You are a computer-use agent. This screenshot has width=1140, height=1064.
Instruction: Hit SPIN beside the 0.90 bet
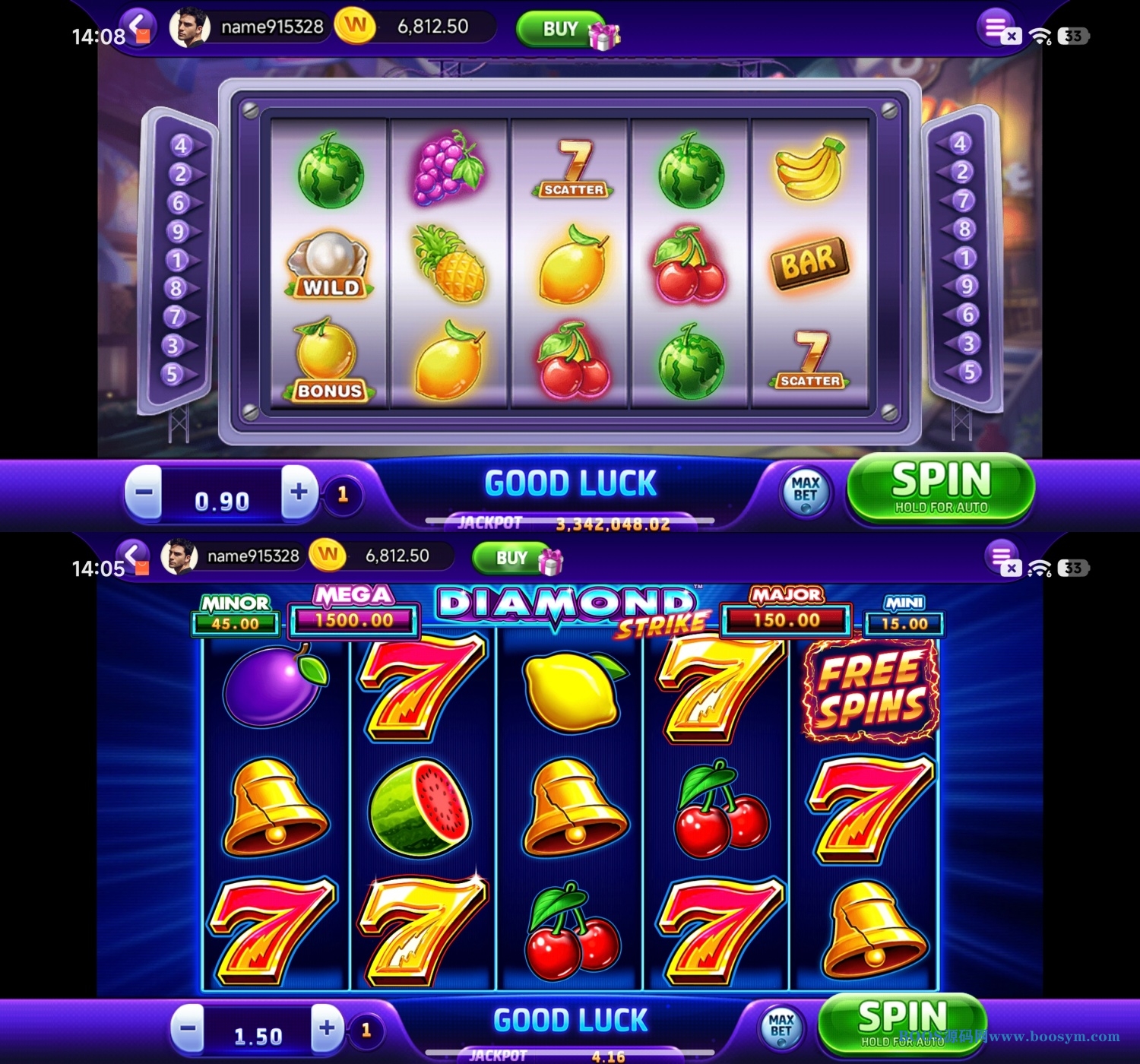click(940, 488)
